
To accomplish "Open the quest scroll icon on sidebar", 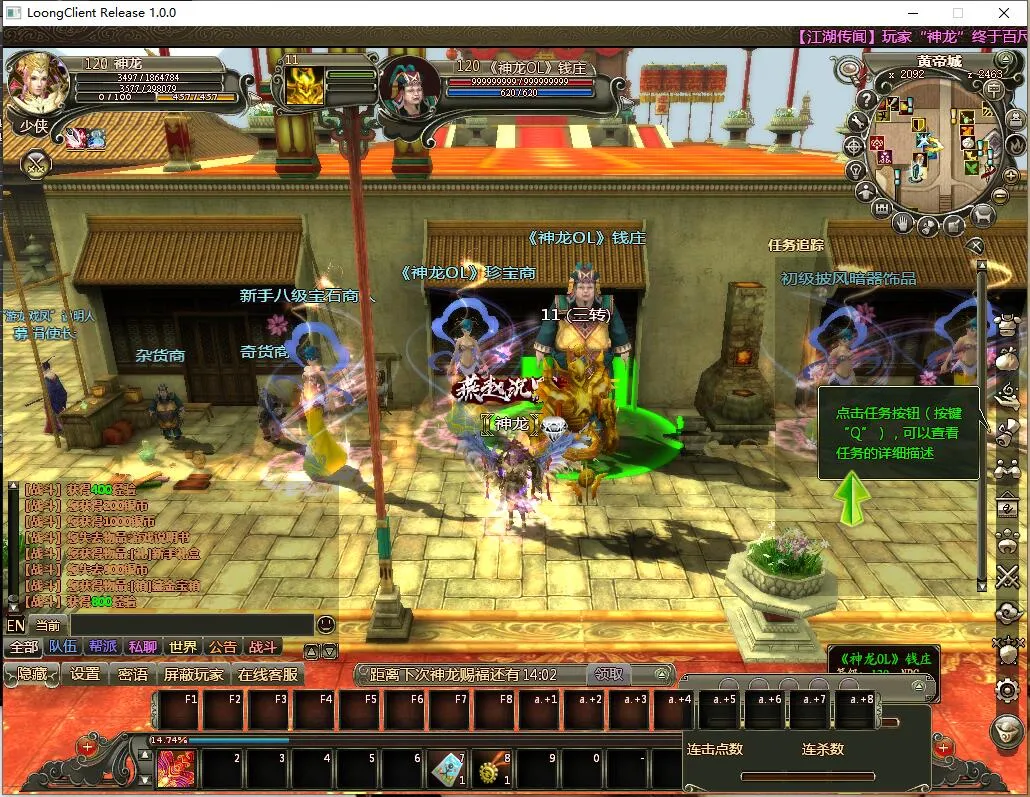I will pyautogui.click(x=1007, y=429).
